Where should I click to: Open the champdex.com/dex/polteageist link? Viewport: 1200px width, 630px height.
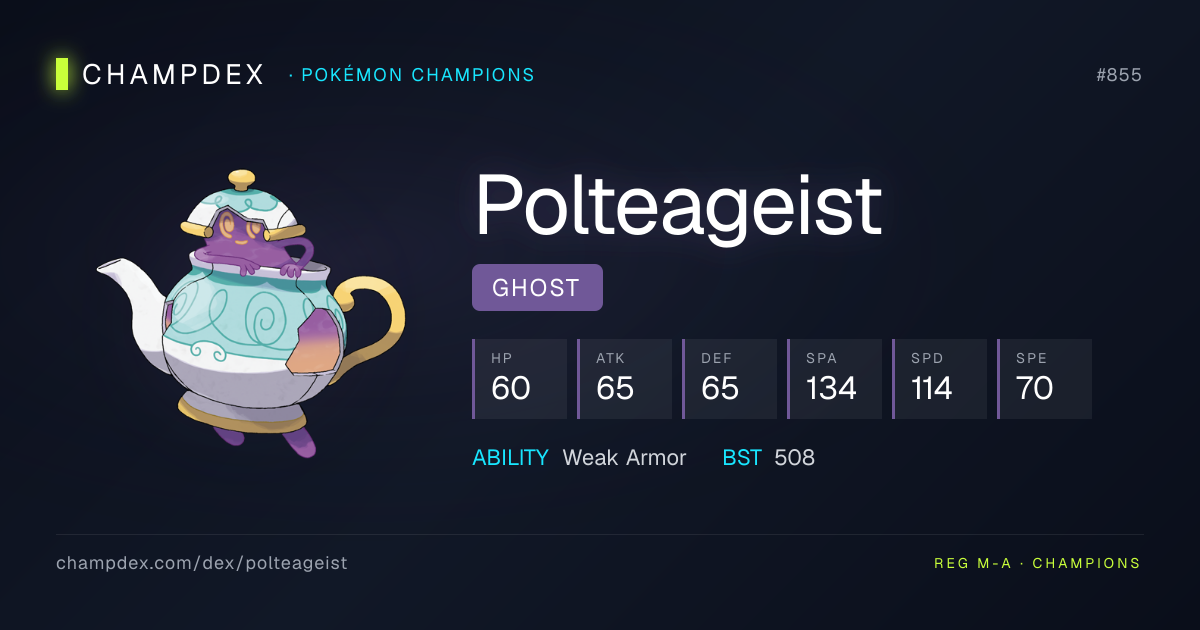pyautogui.click(x=202, y=563)
